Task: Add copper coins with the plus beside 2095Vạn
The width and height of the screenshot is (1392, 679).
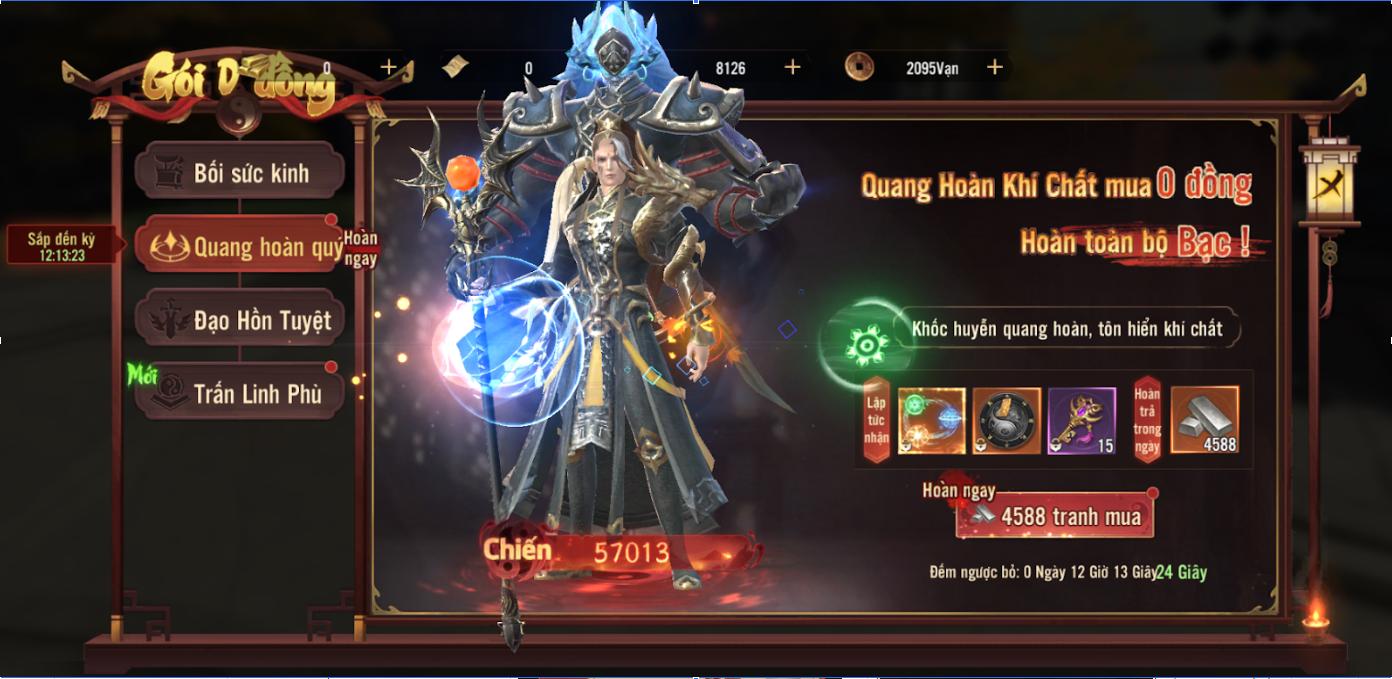Action: tap(995, 67)
